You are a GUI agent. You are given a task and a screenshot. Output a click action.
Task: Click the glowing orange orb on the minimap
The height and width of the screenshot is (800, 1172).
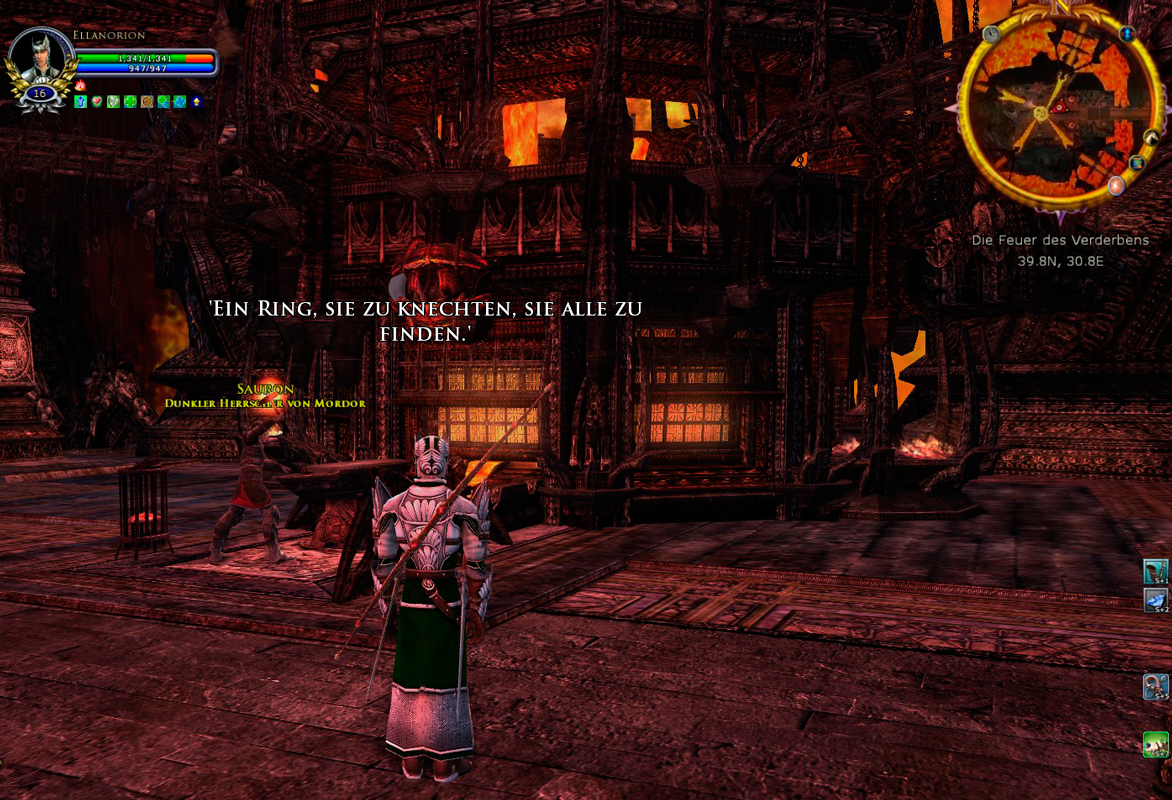pos(1116,185)
